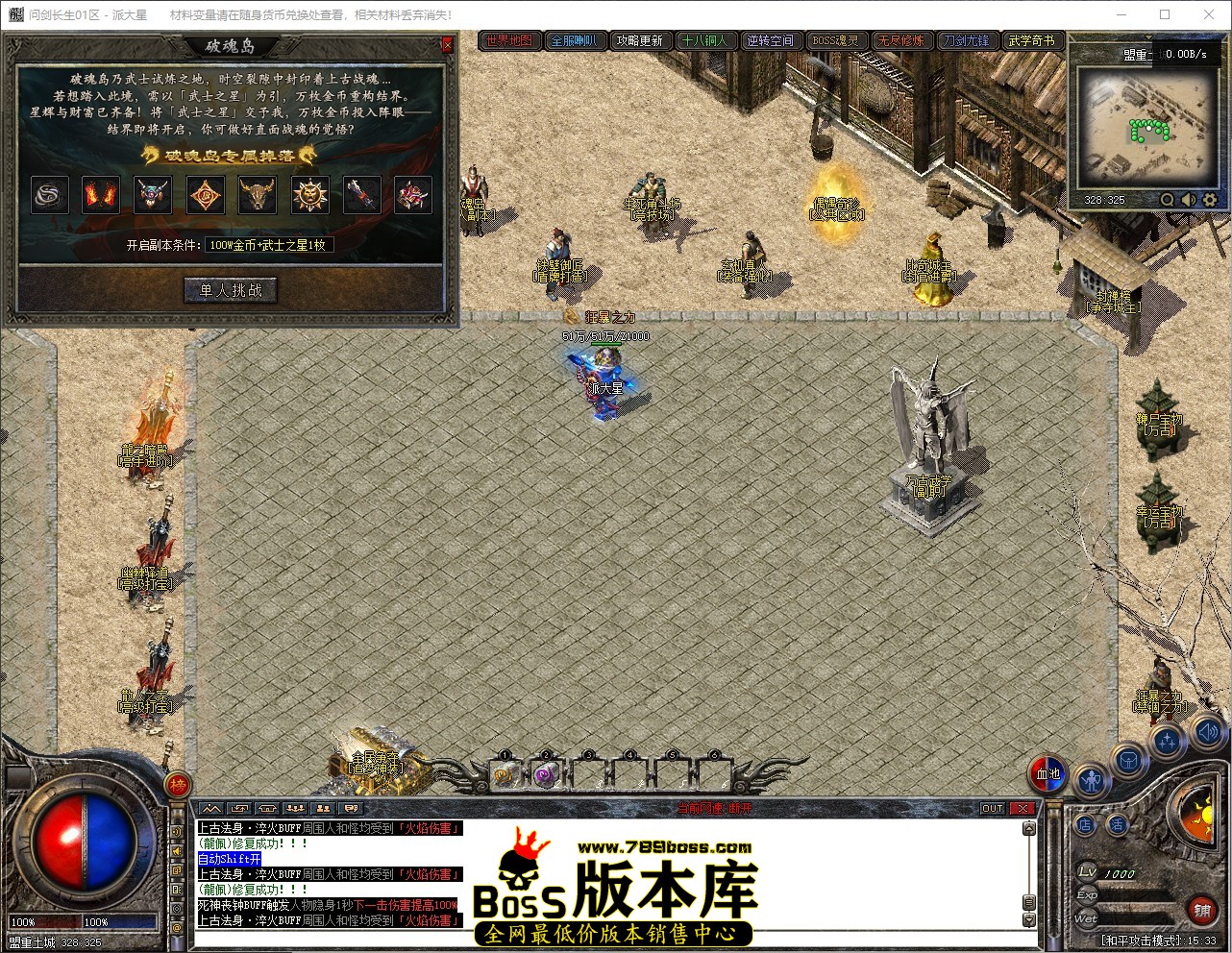The image size is (1232, 953).
Task: Mute sound with the speaker icon beside minimap
Action: [1188, 200]
